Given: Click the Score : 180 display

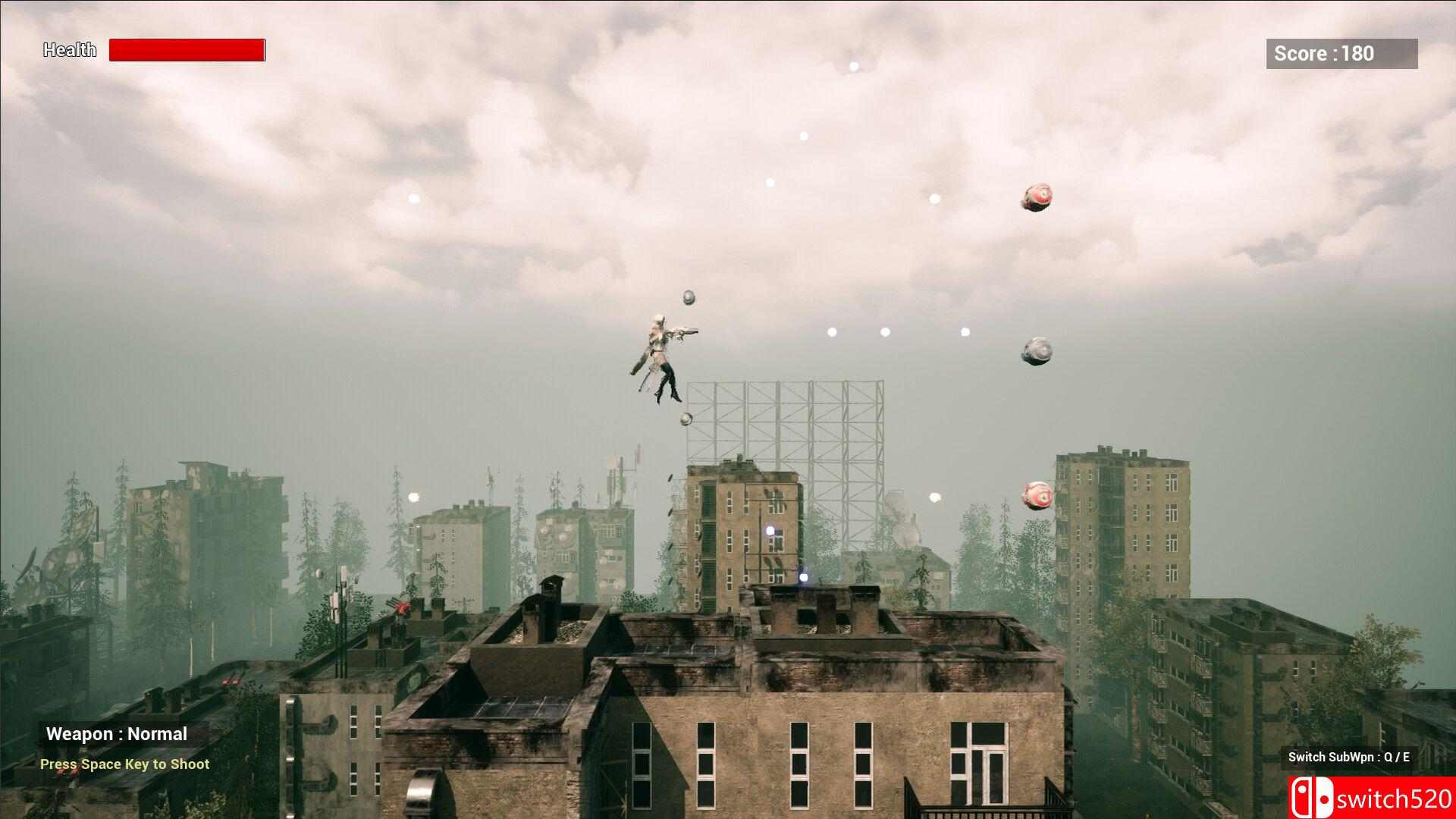Looking at the screenshot, I should 1340,53.
